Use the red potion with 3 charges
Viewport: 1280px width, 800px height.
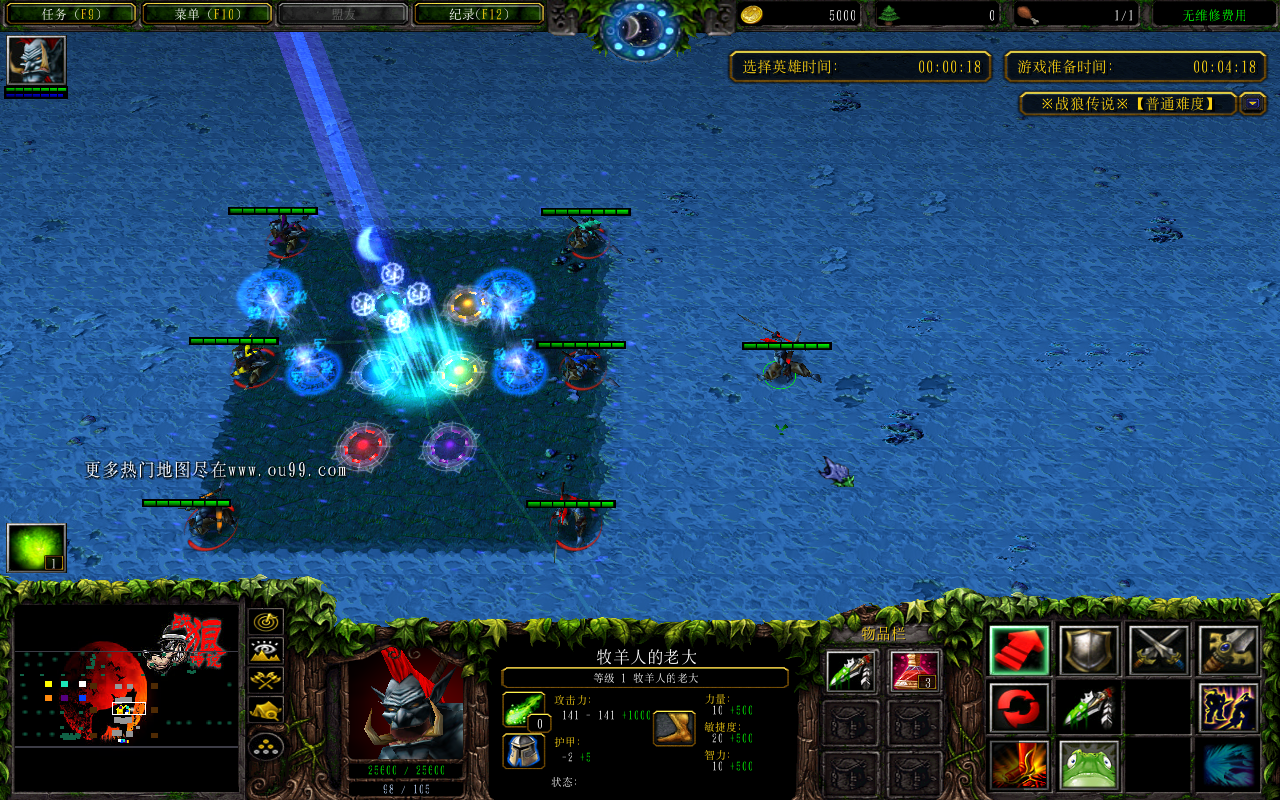914,671
